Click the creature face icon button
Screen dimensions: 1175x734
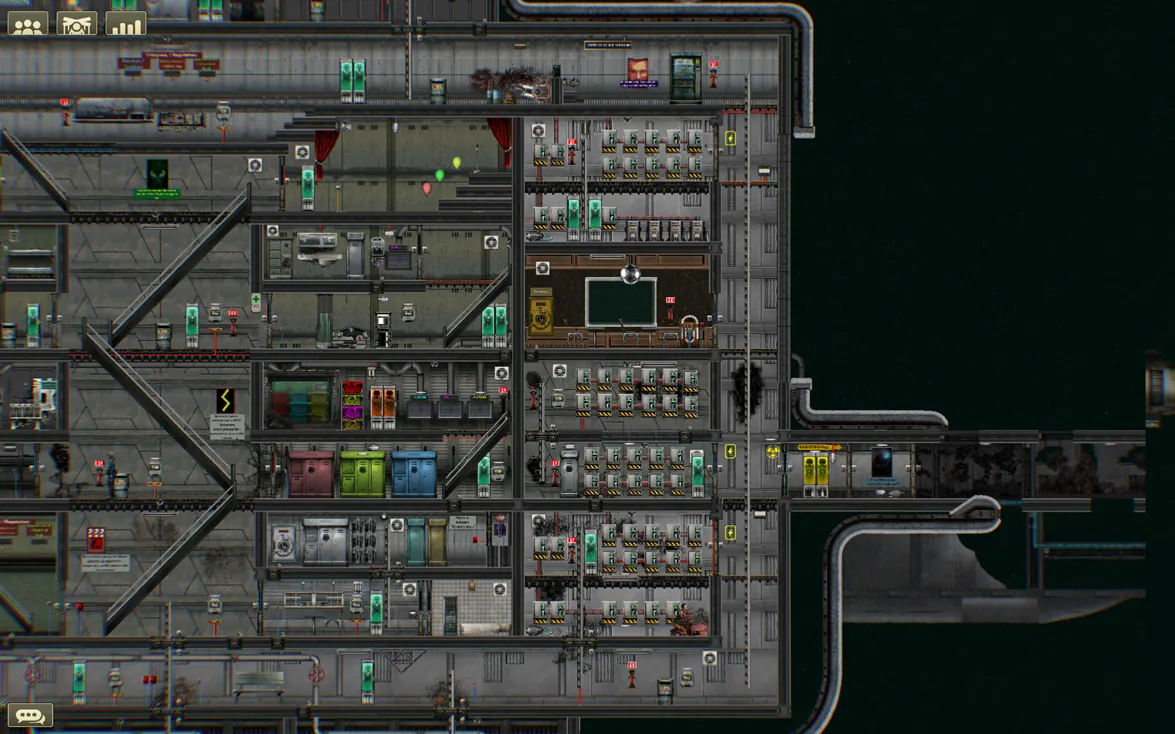click(x=77, y=24)
